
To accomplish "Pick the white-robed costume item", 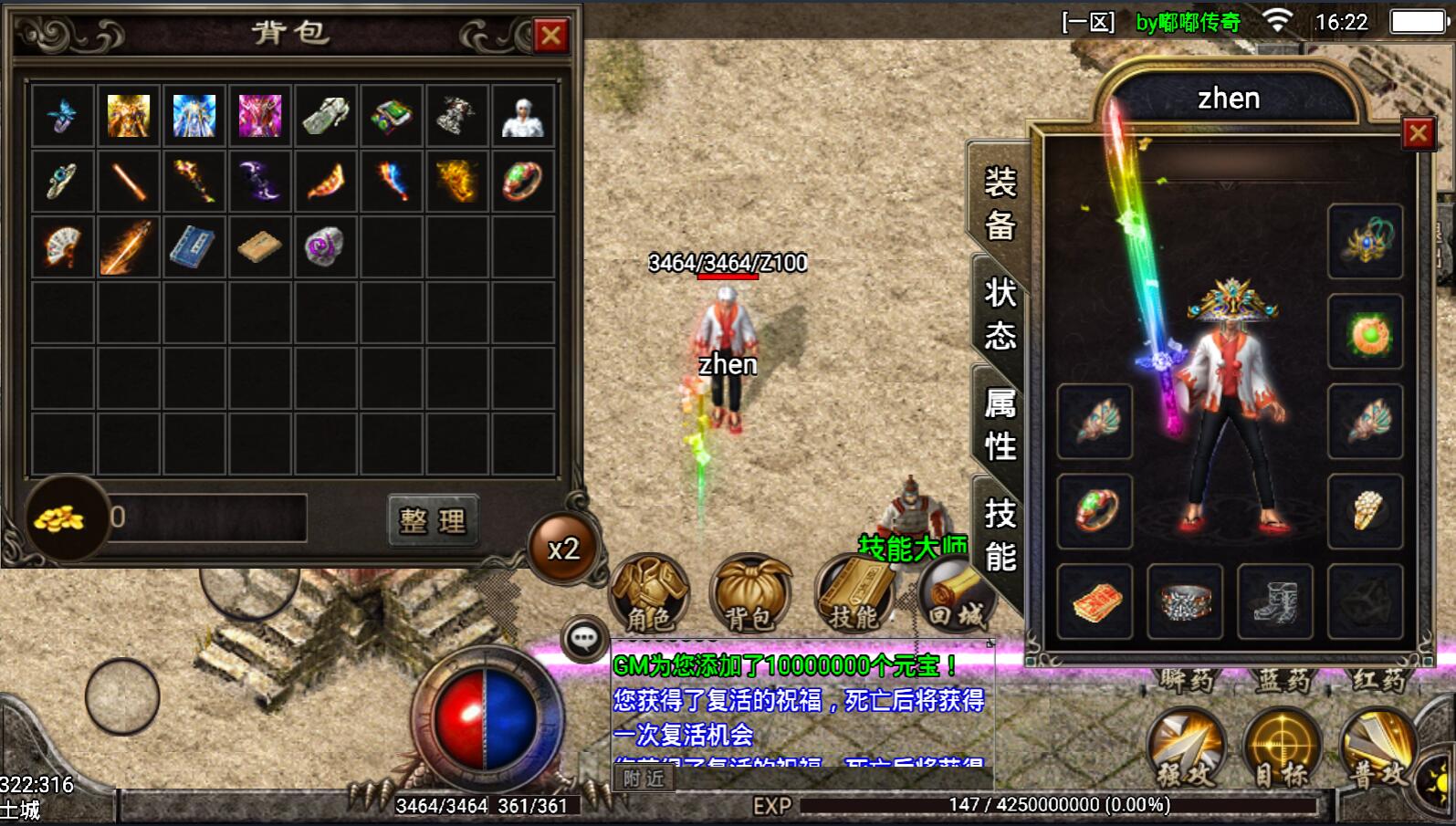I will click(x=523, y=116).
